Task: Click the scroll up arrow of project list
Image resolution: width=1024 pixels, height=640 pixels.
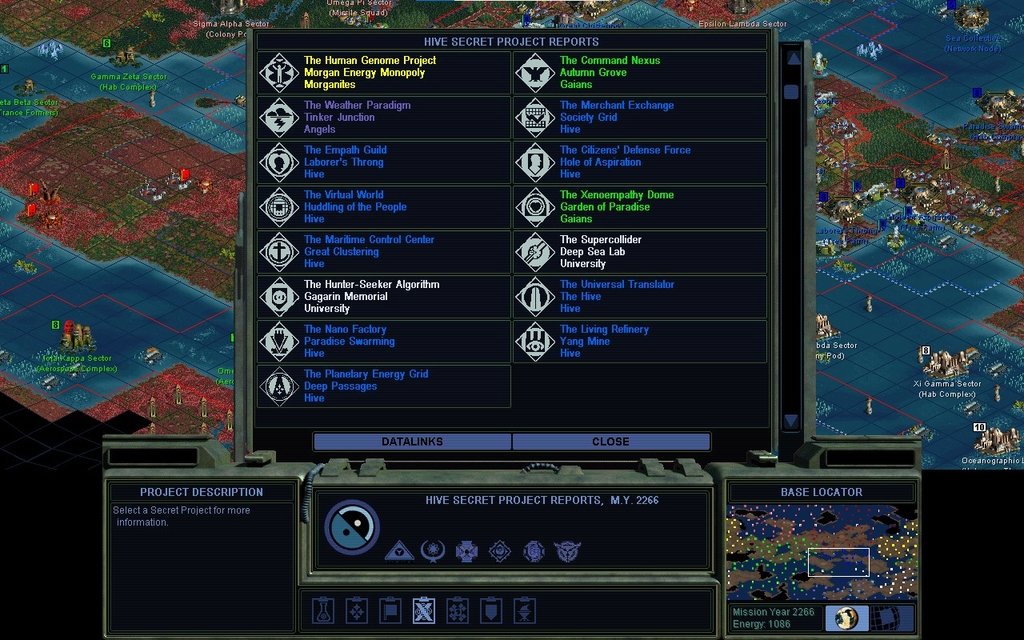Action: (x=793, y=58)
